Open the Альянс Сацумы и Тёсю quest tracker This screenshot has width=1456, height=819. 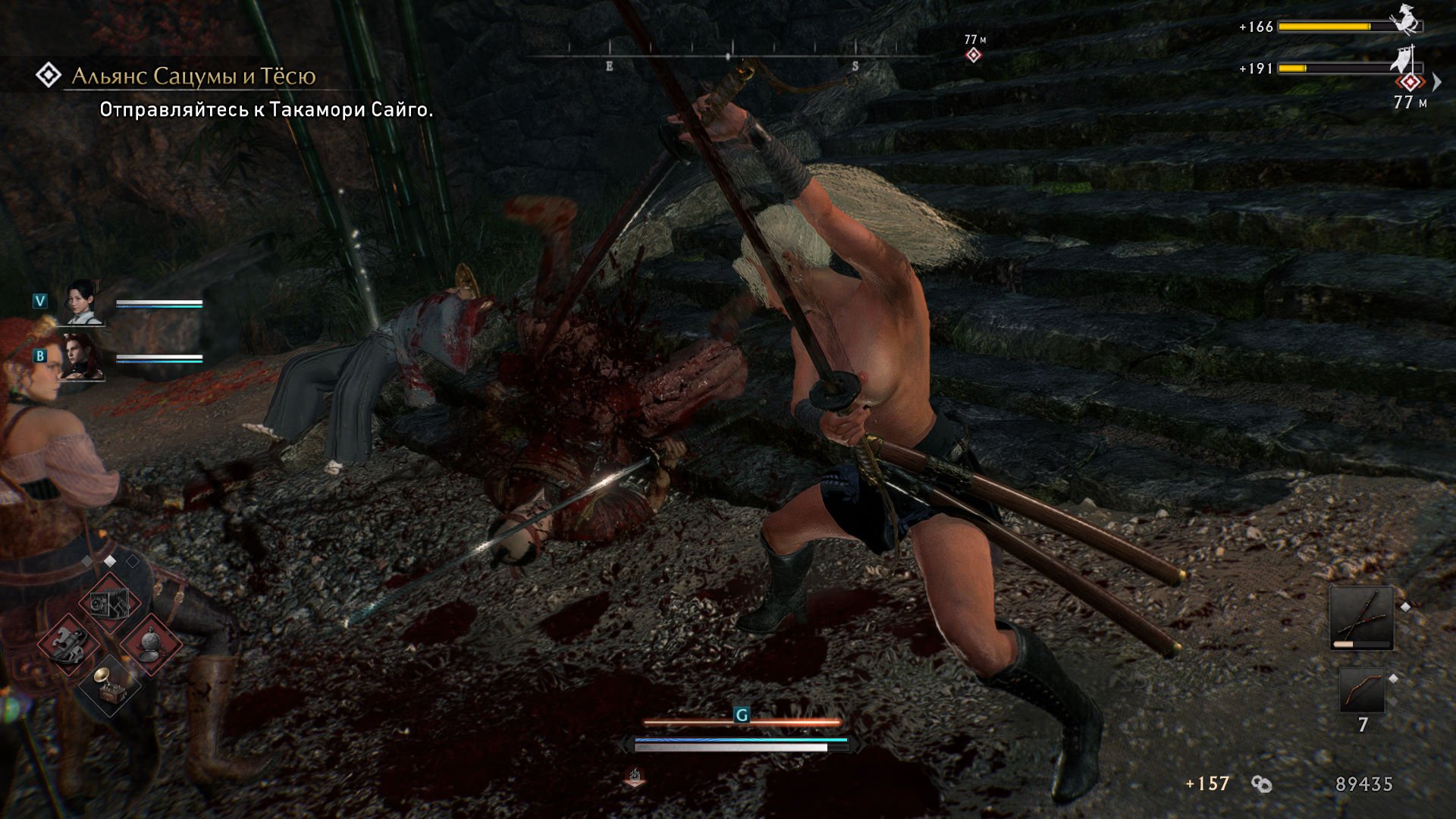[x=193, y=76]
